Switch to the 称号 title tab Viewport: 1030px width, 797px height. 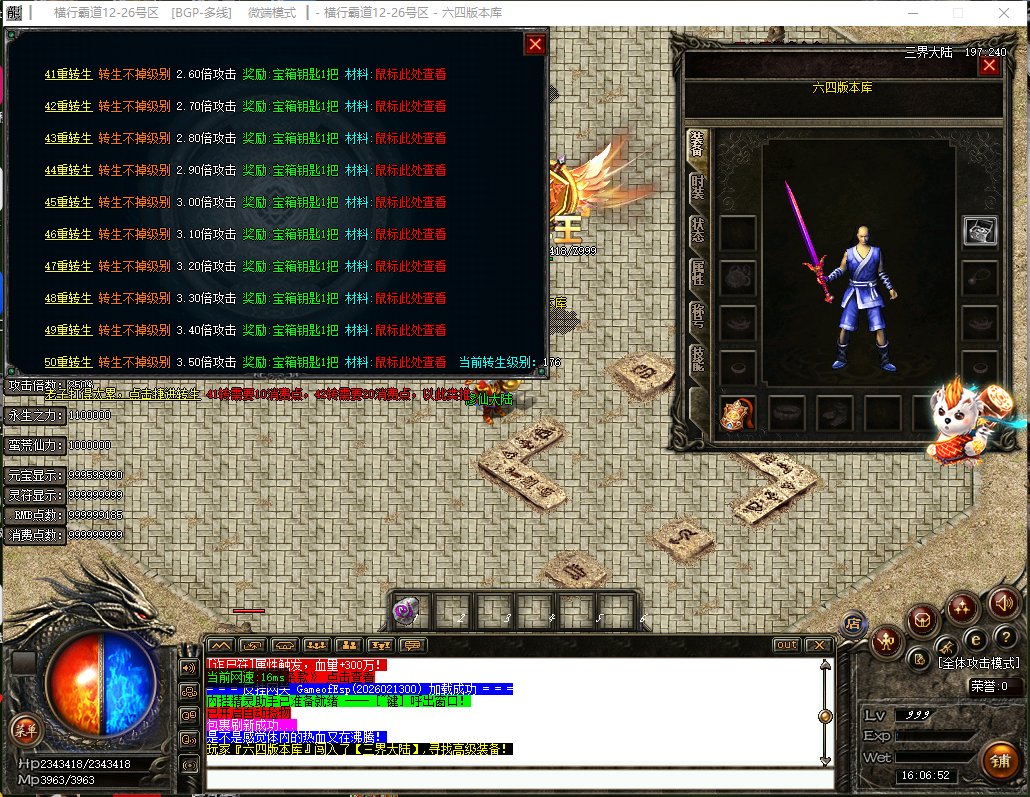pyautogui.click(x=697, y=316)
